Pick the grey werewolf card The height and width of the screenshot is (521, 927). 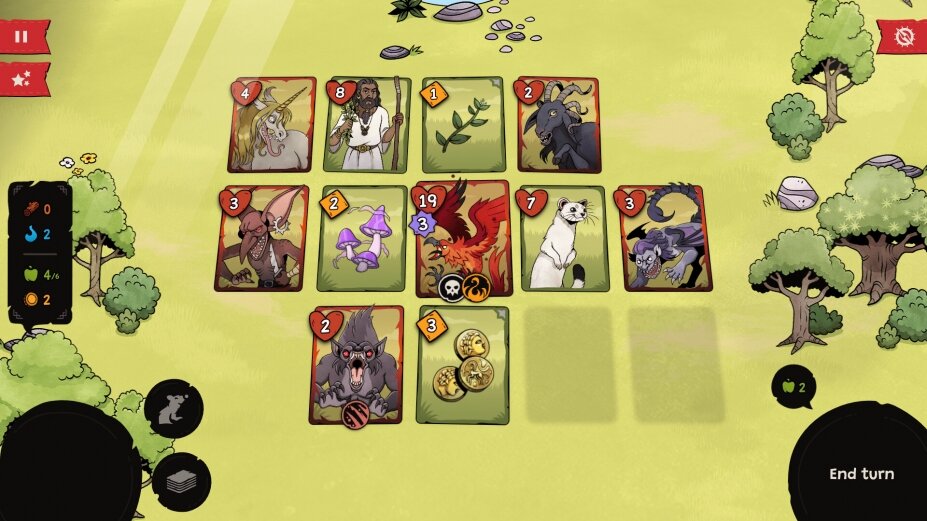click(x=357, y=365)
